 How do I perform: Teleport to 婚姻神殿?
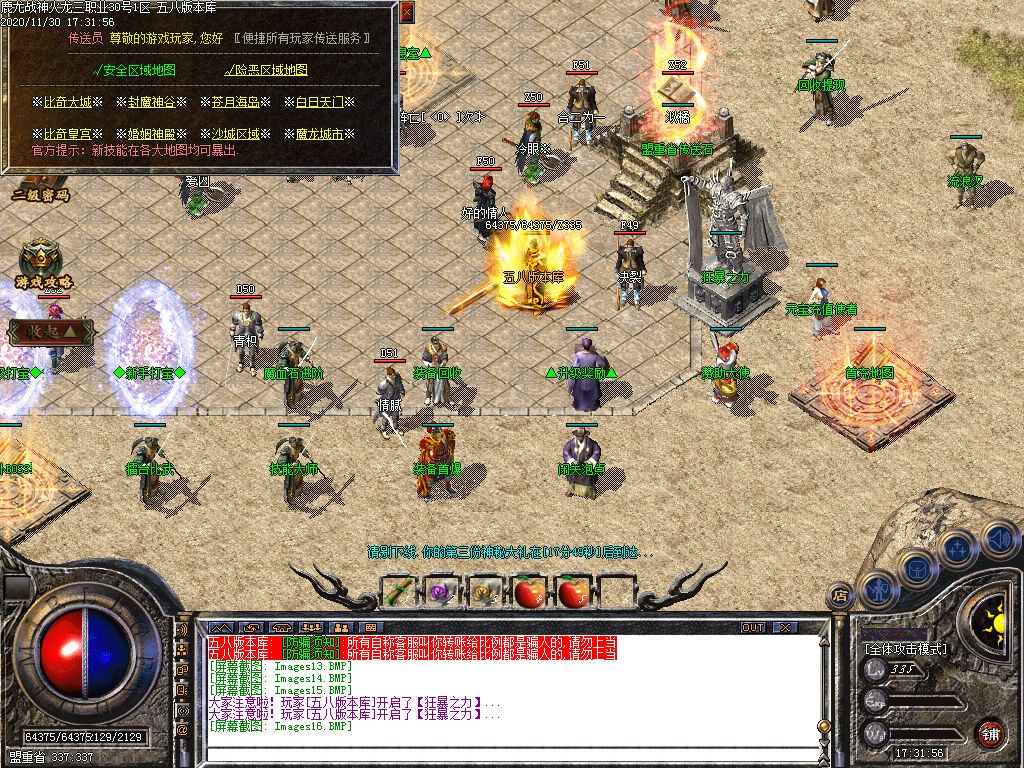(x=152, y=134)
